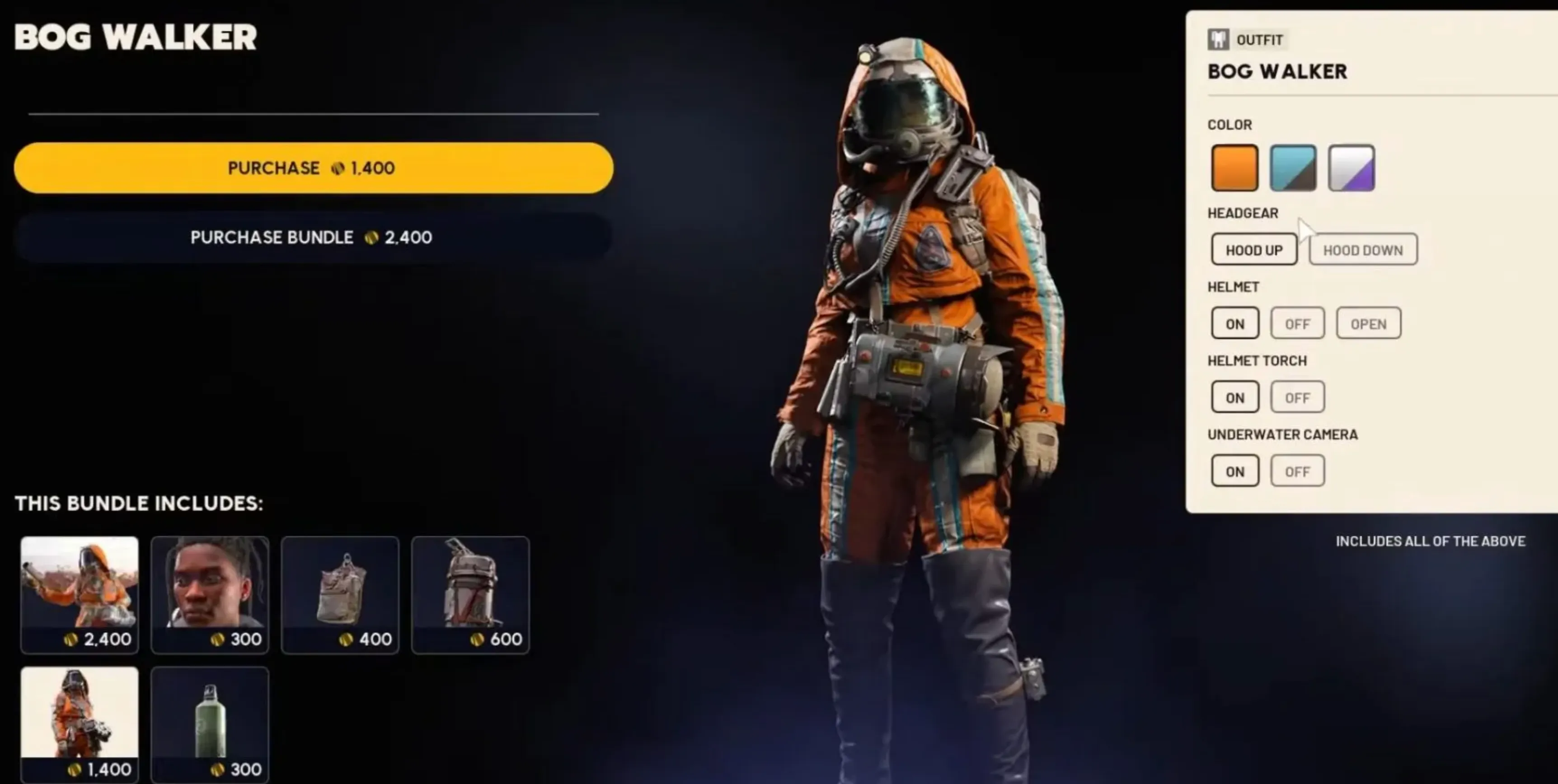Disable the helmet torch
Viewport: 1558px width, 784px height.
click(1297, 397)
